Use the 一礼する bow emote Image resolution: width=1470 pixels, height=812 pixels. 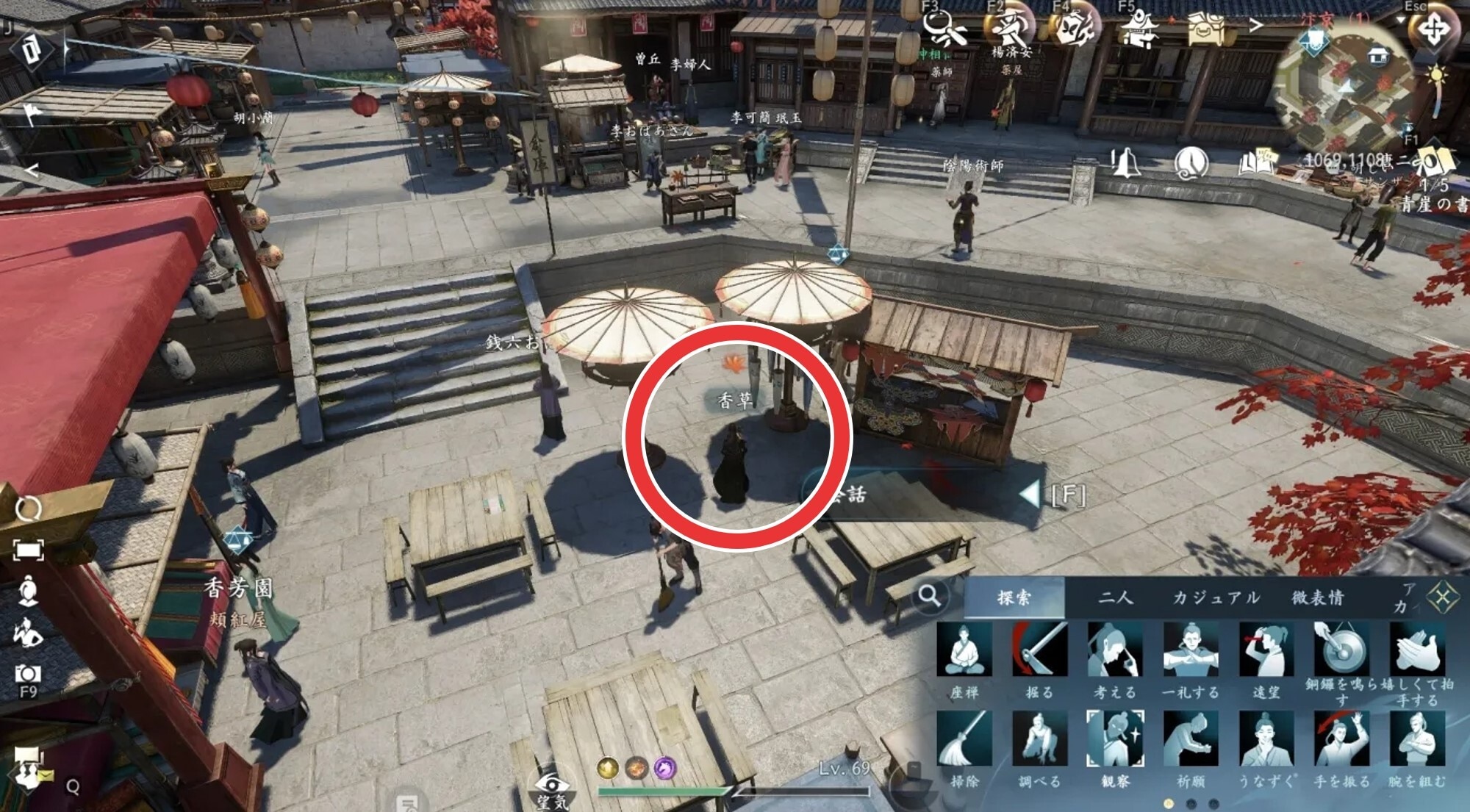click(x=1190, y=651)
